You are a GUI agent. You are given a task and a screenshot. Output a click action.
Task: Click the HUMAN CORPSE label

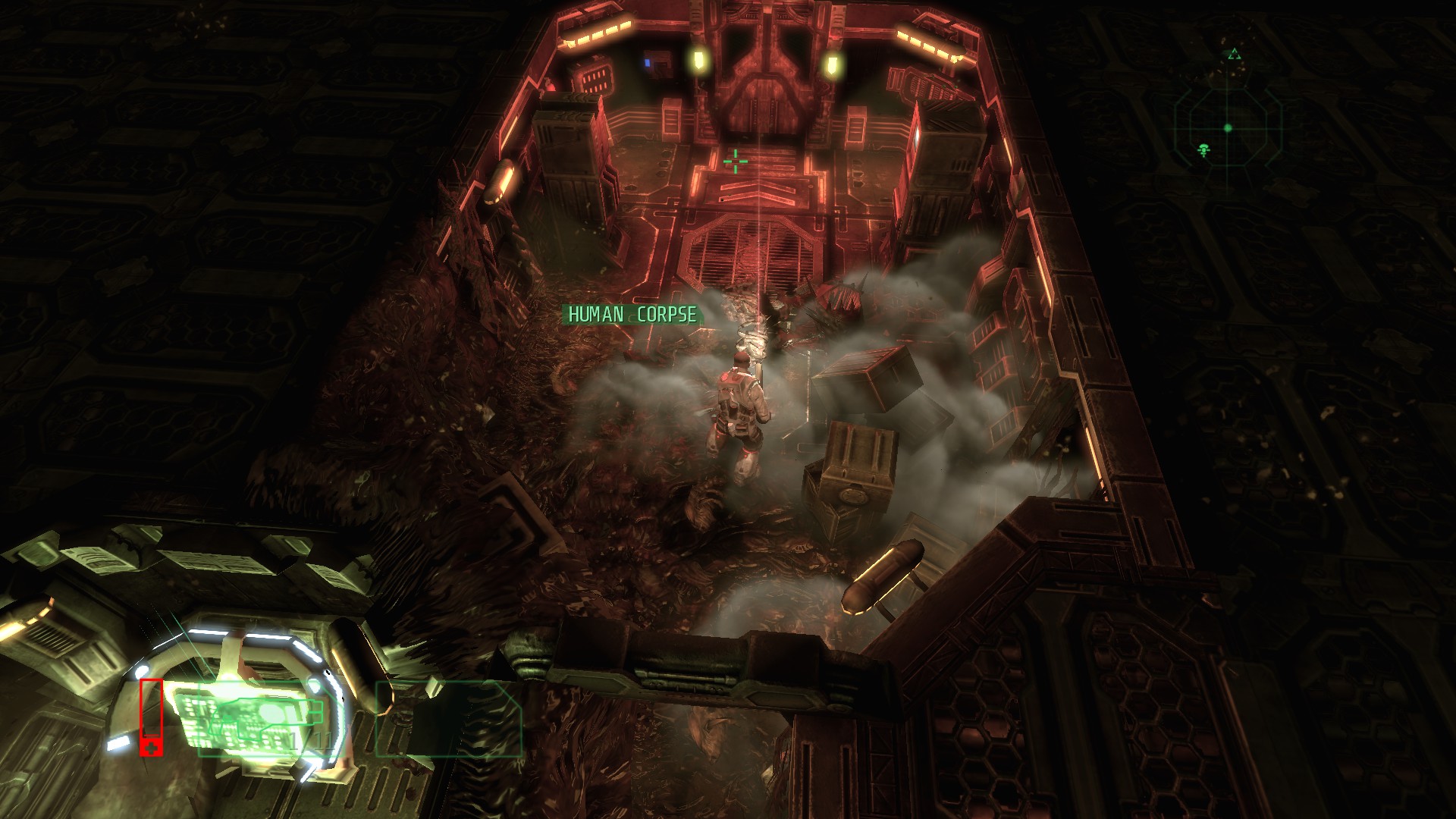632,314
